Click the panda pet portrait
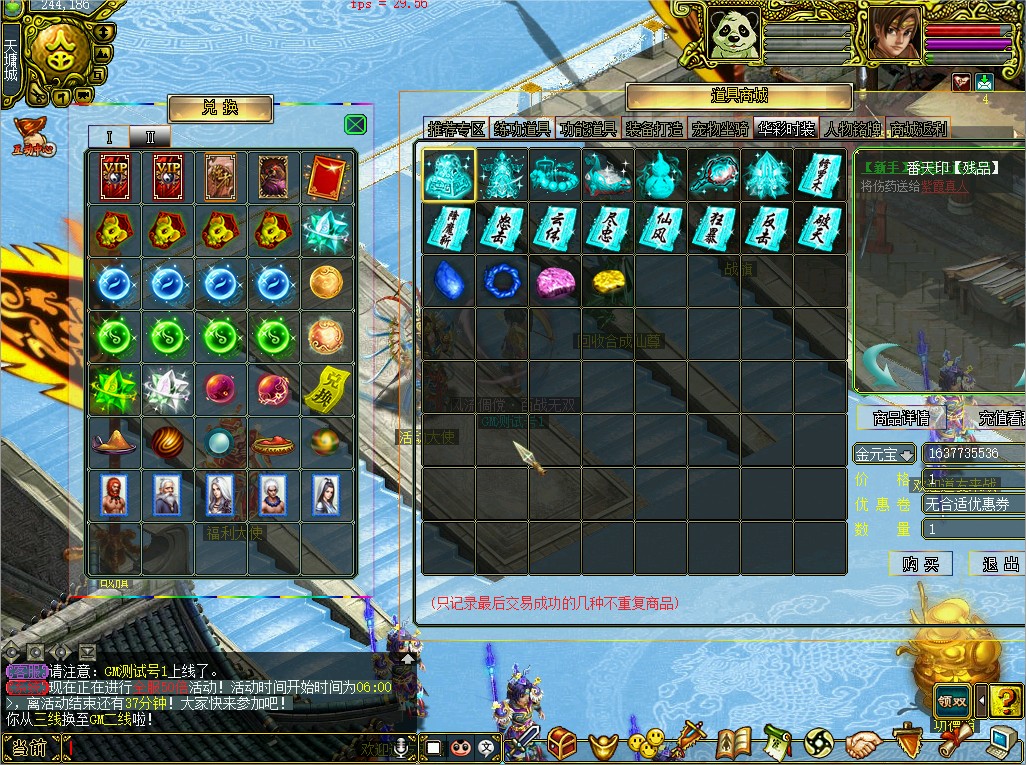This screenshot has width=1026, height=765. (735, 33)
